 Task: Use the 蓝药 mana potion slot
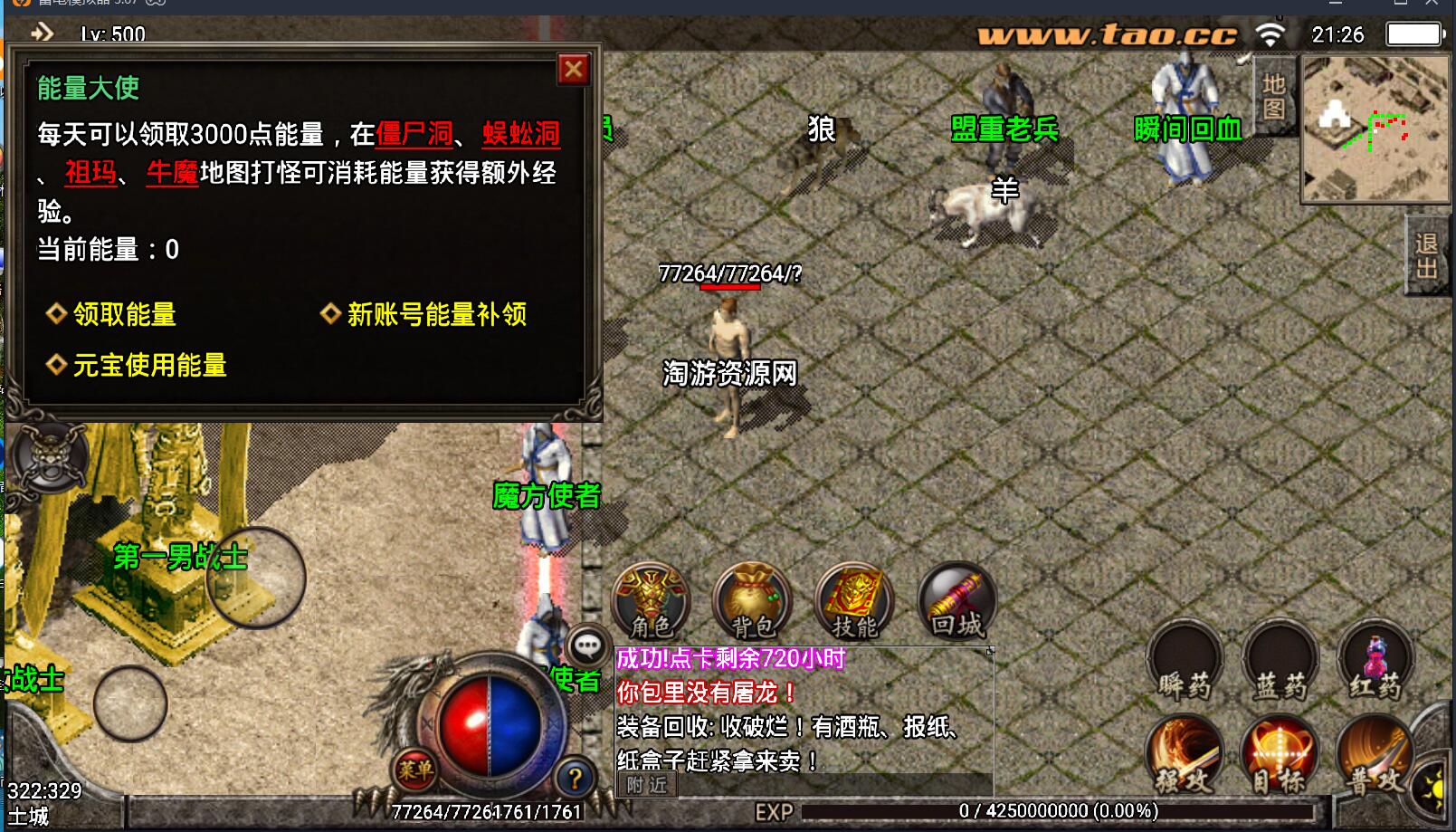point(1280,663)
